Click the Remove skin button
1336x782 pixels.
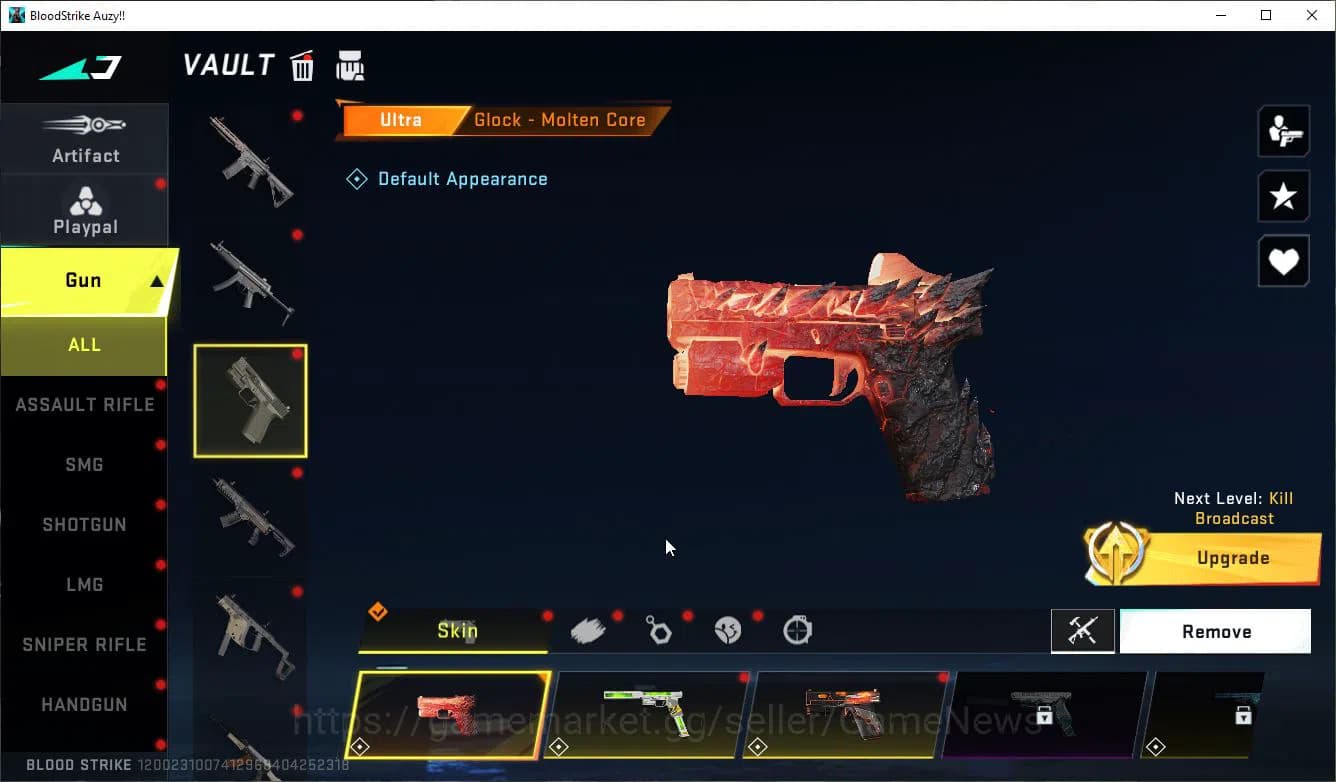[1215, 631]
